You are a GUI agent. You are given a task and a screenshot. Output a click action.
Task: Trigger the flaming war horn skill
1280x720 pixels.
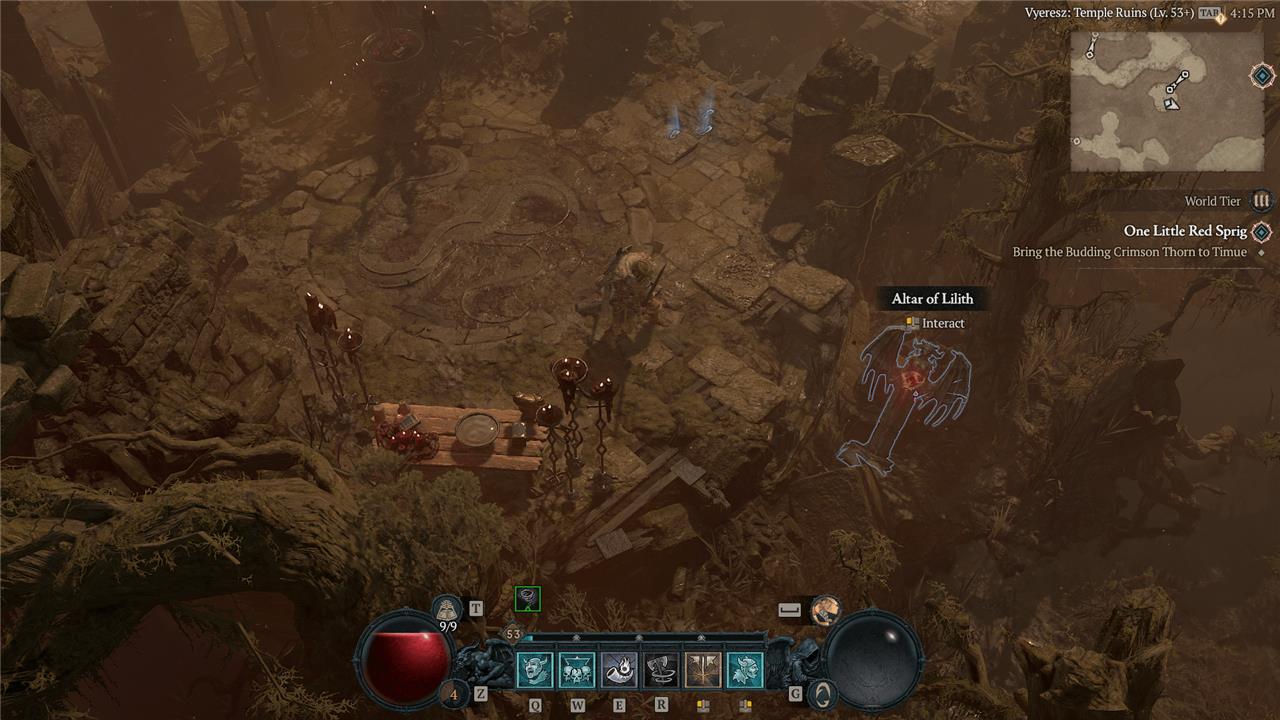tap(619, 669)
